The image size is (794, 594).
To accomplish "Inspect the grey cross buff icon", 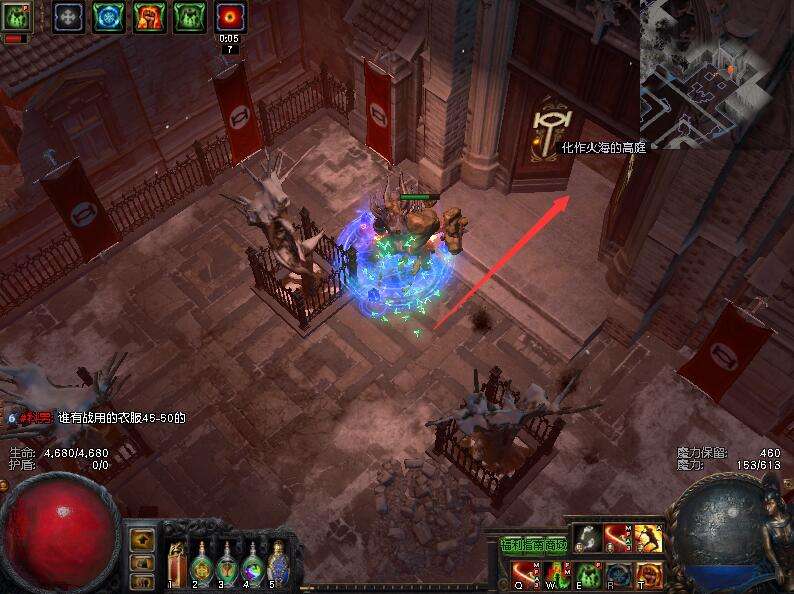I will click(x=69, y=16).
